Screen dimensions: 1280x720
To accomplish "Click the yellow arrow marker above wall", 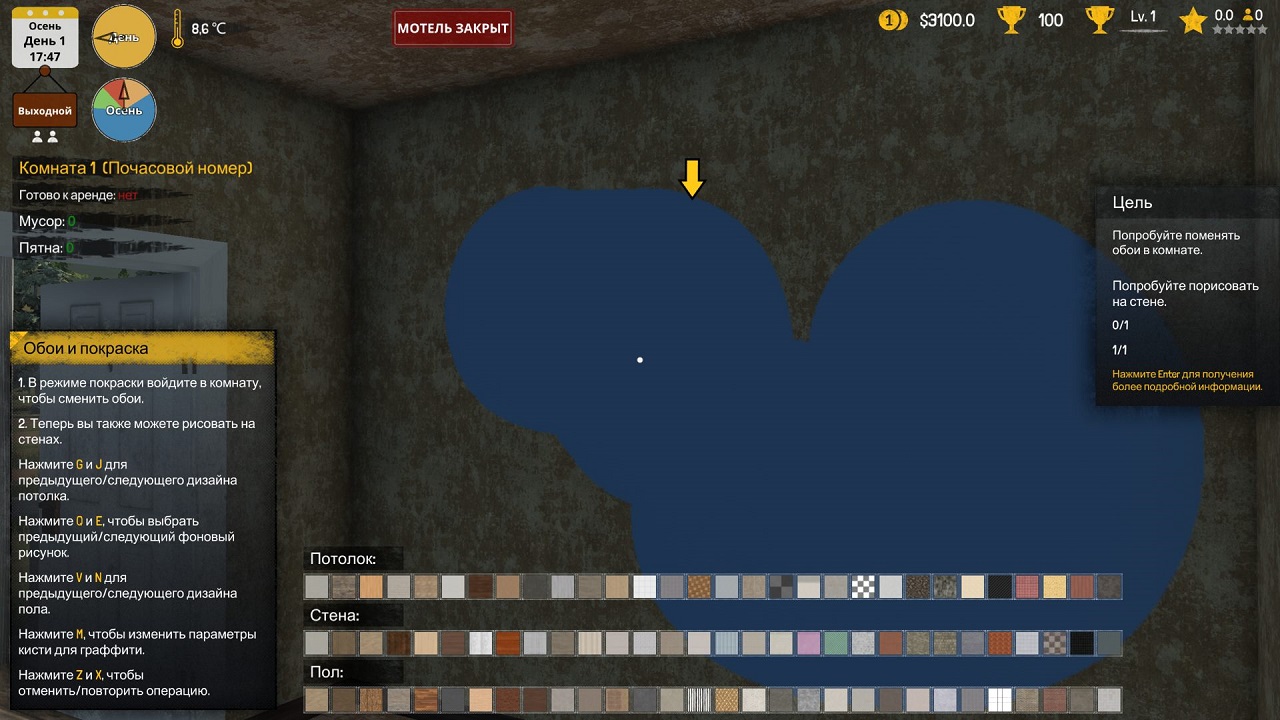I will (x=692, y=177).
